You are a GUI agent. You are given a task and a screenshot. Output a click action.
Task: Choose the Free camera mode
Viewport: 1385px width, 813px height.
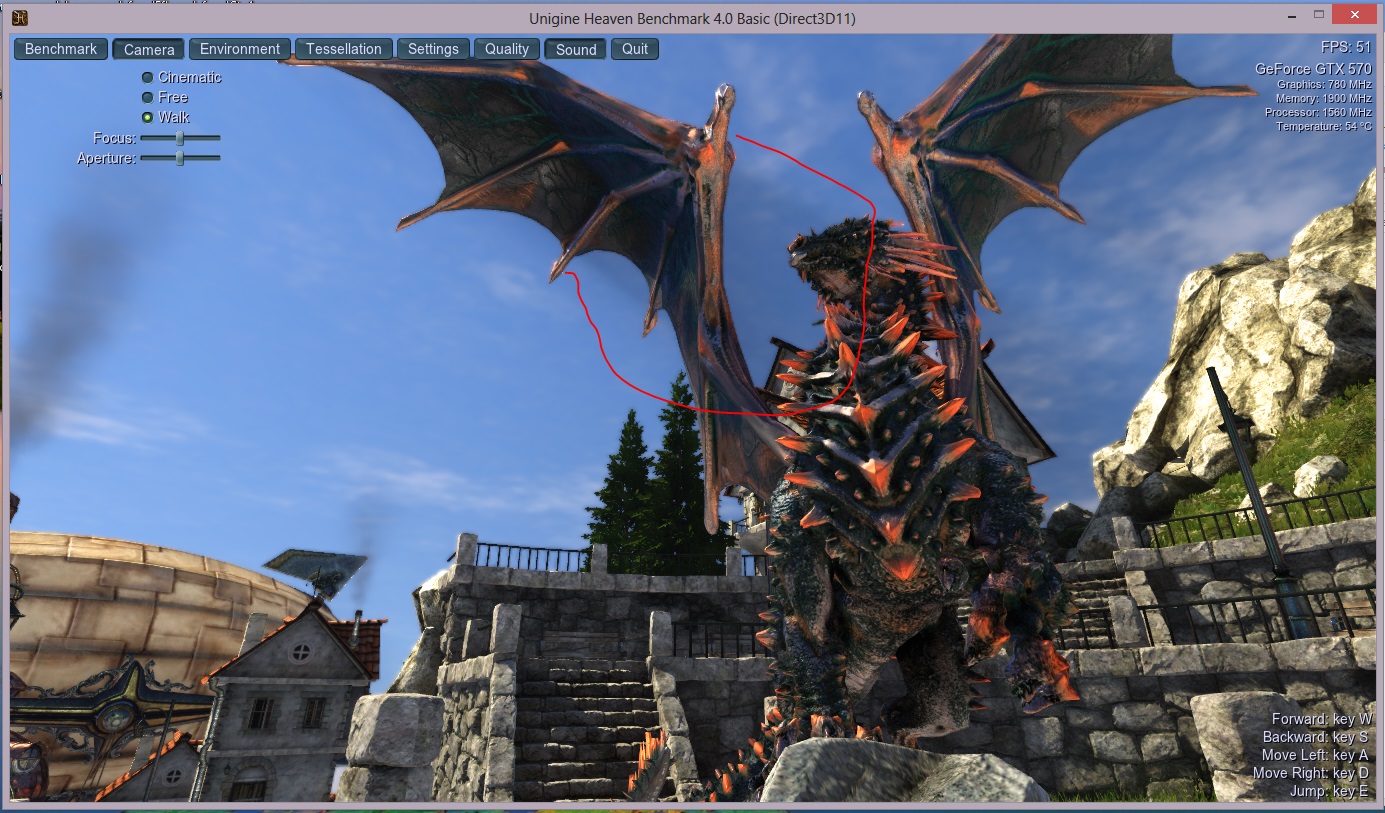(x=148, y=97)
